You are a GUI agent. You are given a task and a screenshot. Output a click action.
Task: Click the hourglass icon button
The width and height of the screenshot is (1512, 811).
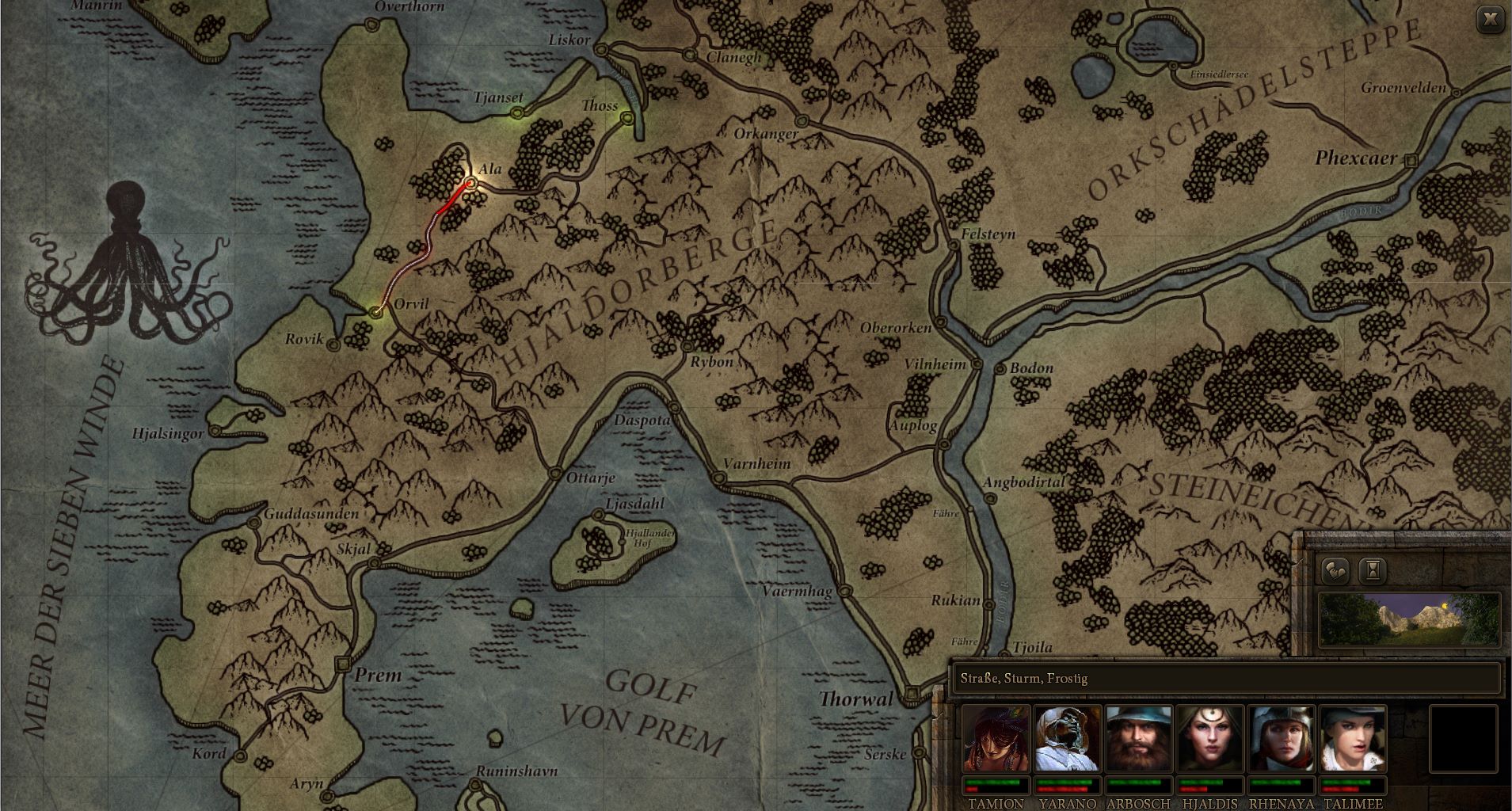coord(1373,569)
